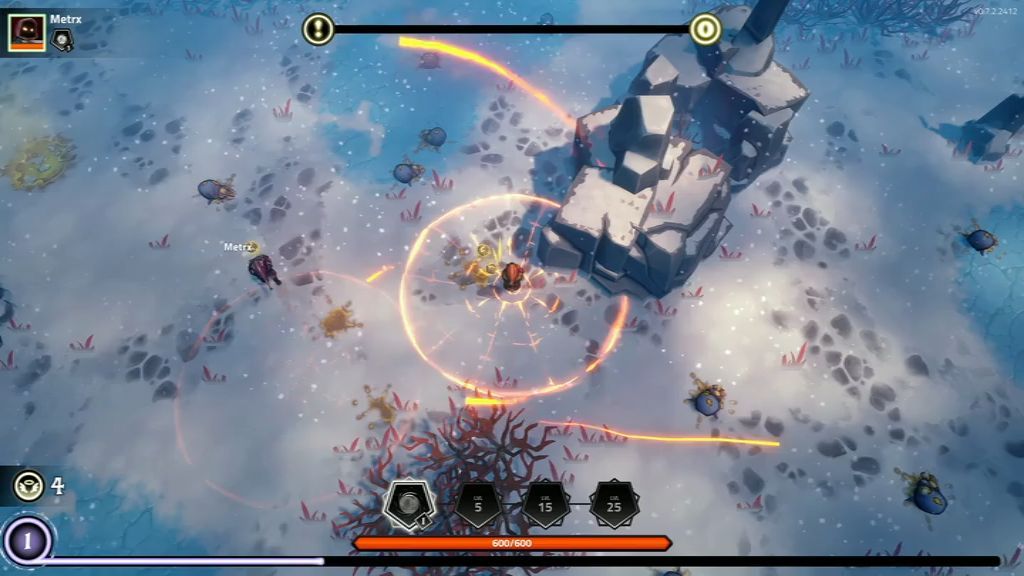
Task: Choose the locked level 15 ability slot
Action: click(546, 505)
